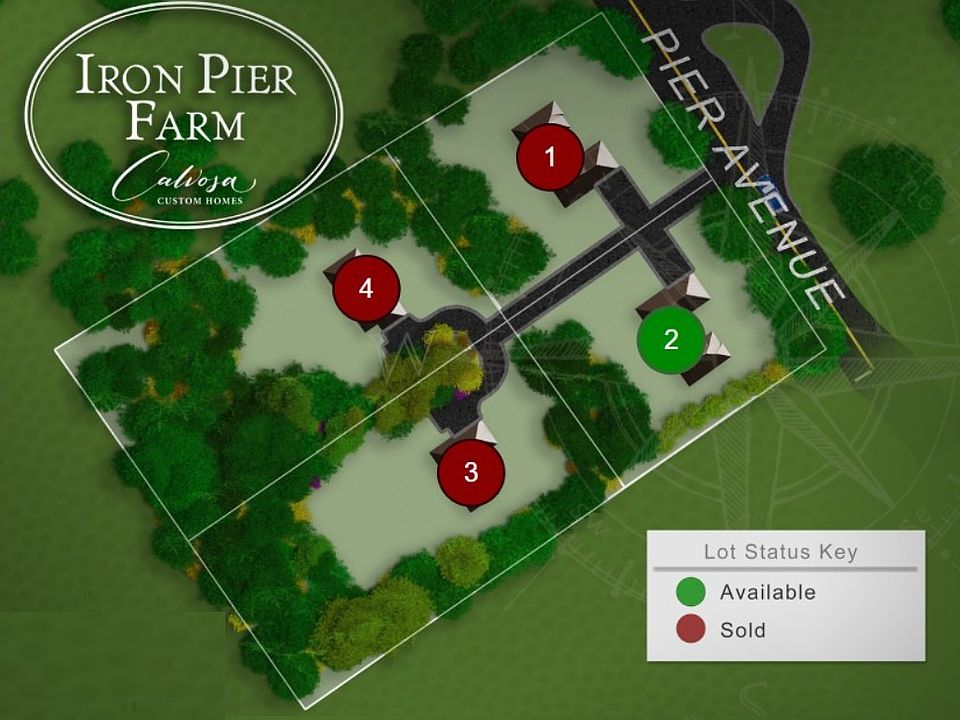
Task: Open sold lot marker 4
Action: (366, 289)
